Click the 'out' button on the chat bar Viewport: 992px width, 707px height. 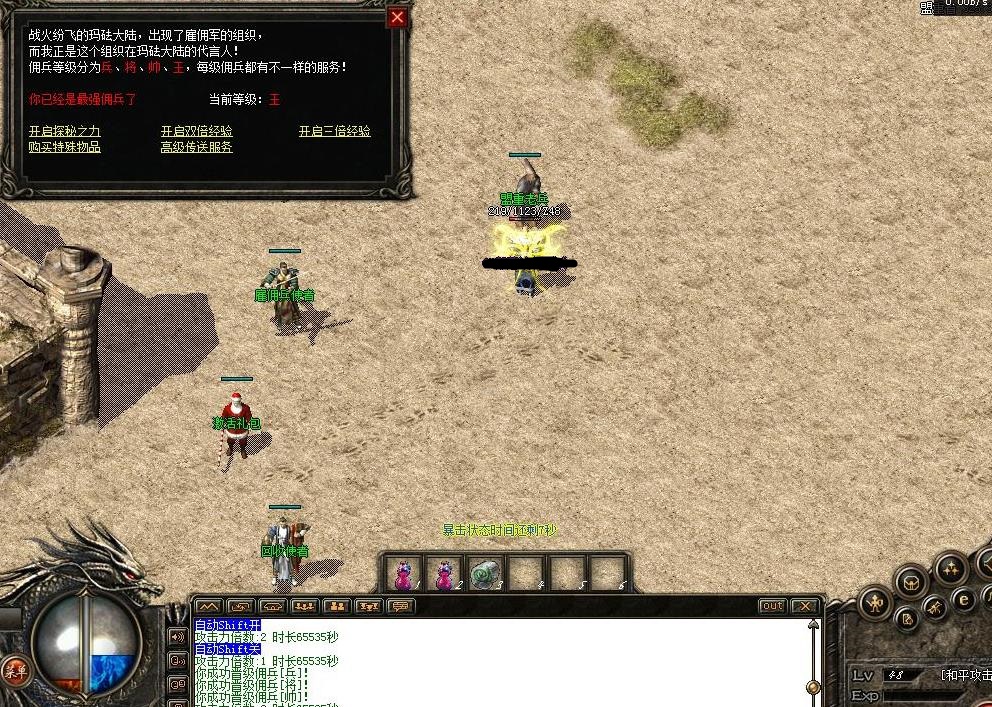point(772,606)
